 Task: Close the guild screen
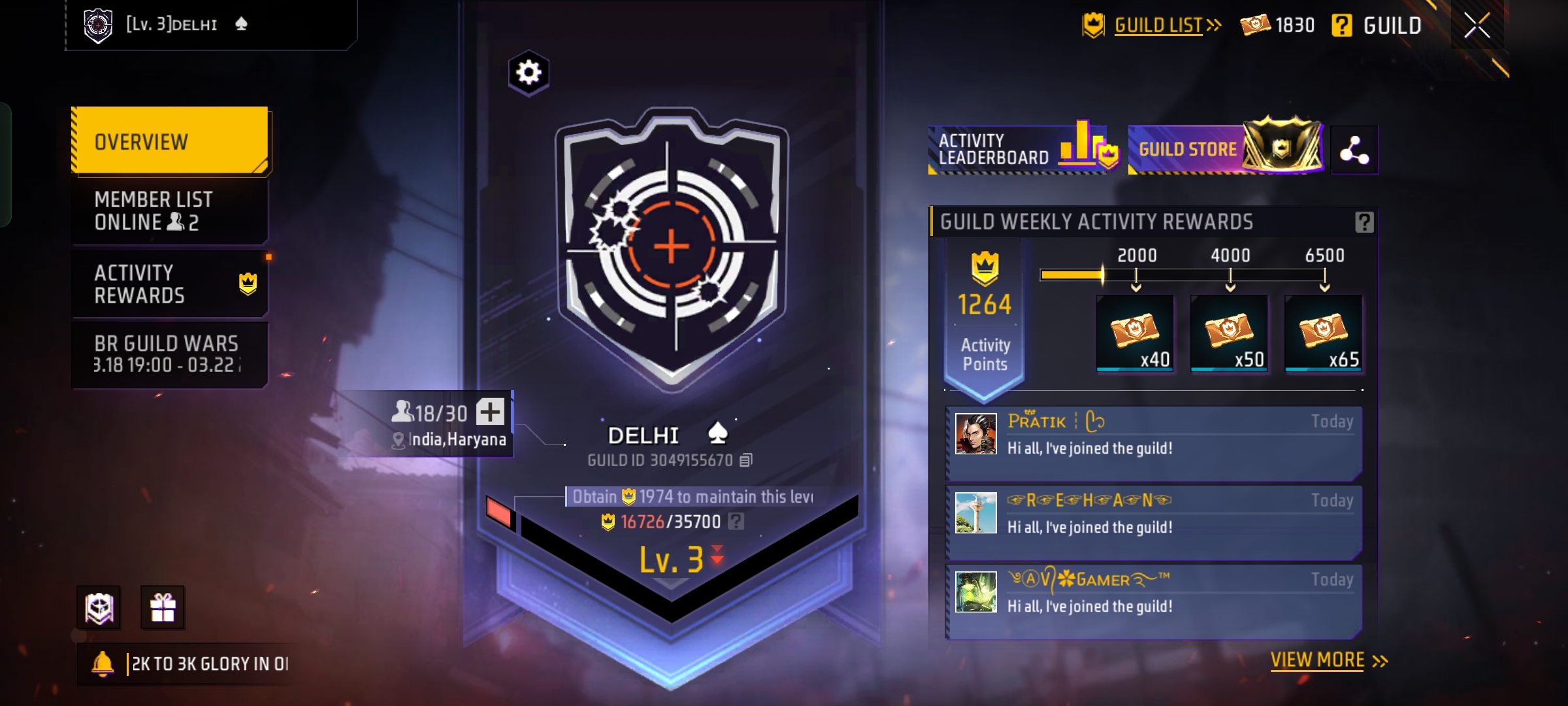point(1477,25)
